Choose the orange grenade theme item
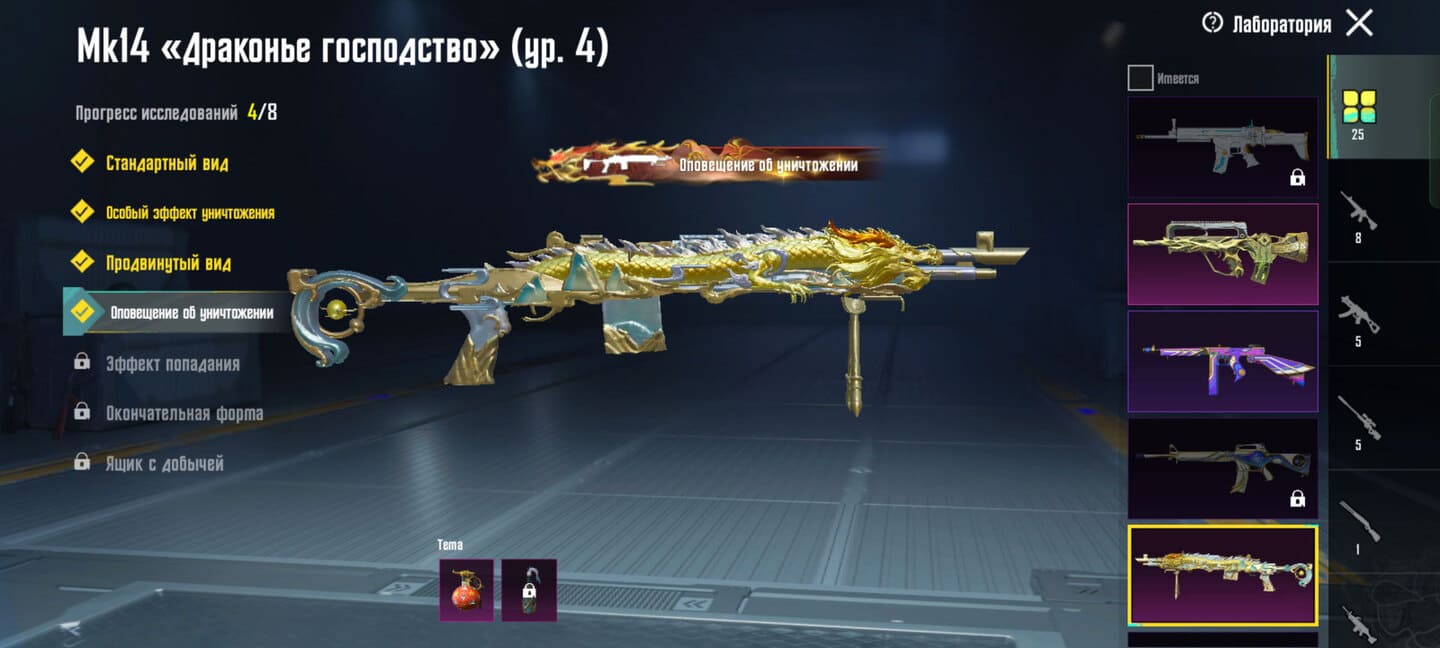The width and height of the screenshot is (1440, 648). 466,590
